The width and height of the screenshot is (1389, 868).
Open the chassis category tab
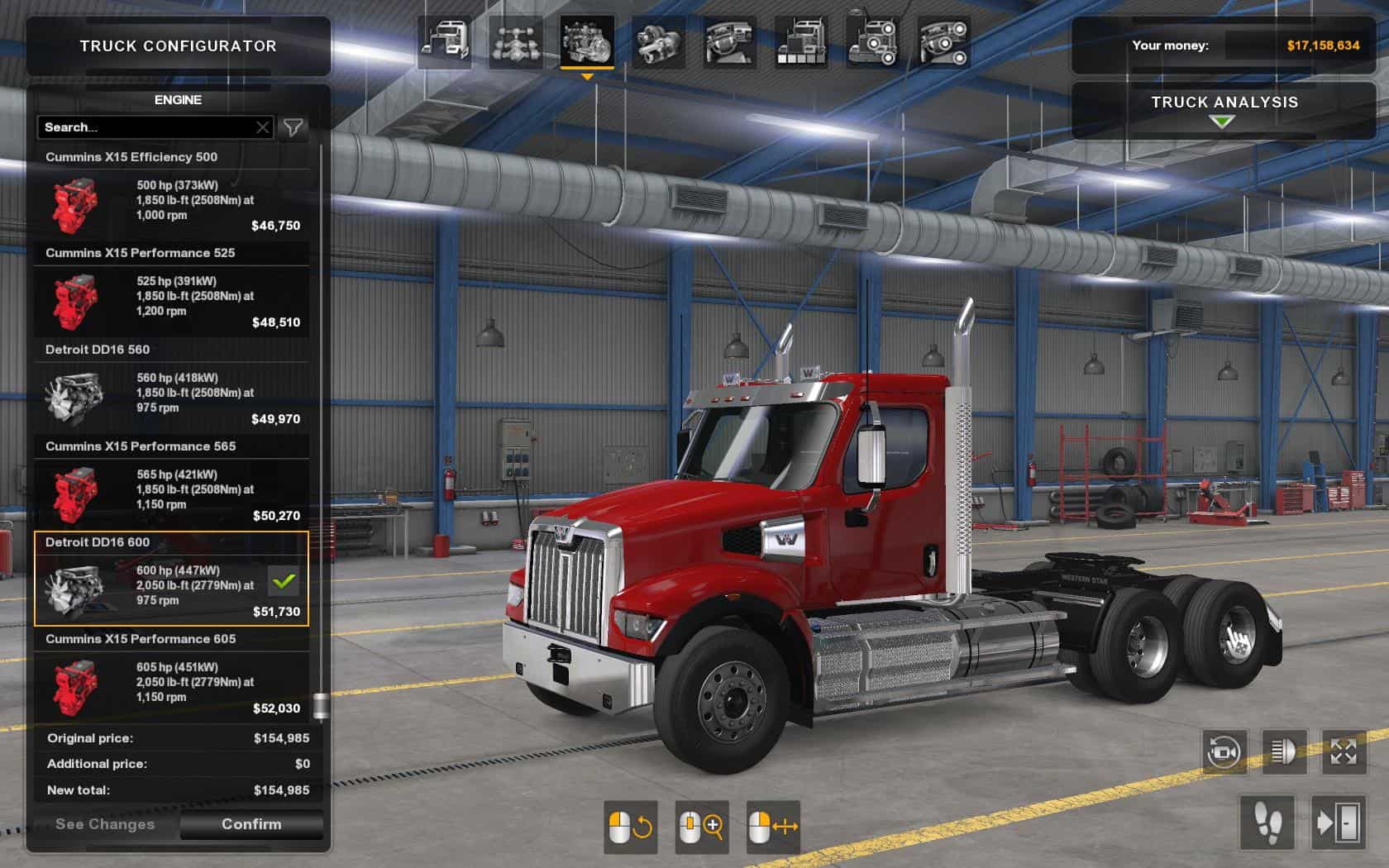516,41
